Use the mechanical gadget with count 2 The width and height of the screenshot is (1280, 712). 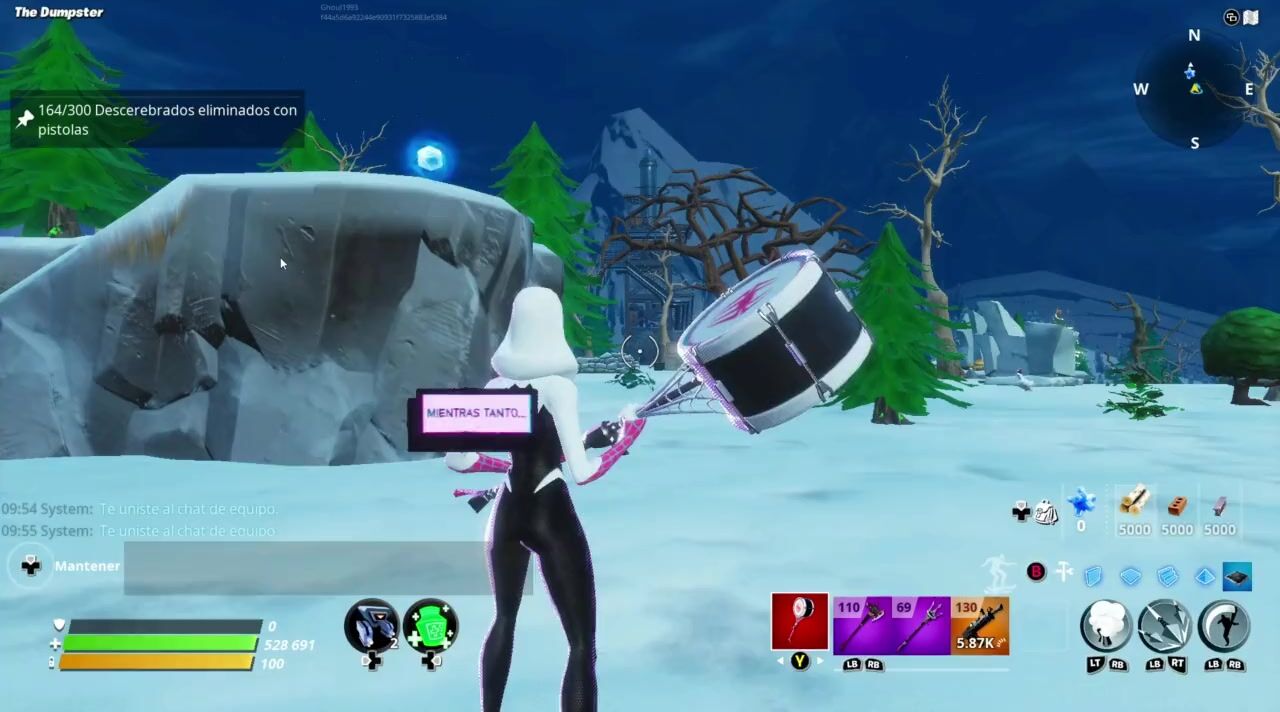(371, 626)
